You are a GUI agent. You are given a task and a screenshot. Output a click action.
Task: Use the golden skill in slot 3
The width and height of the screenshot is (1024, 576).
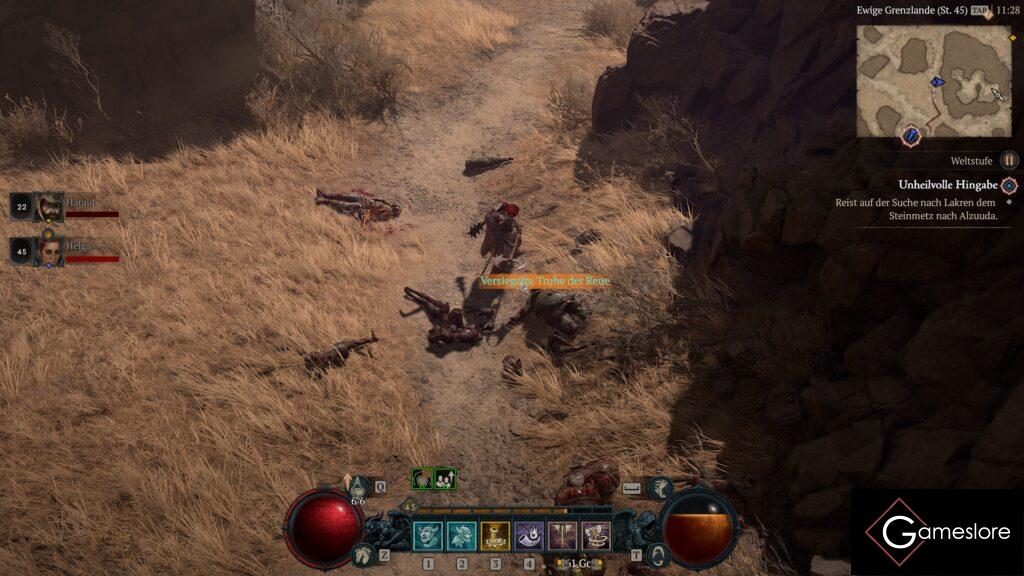[495, 536]
